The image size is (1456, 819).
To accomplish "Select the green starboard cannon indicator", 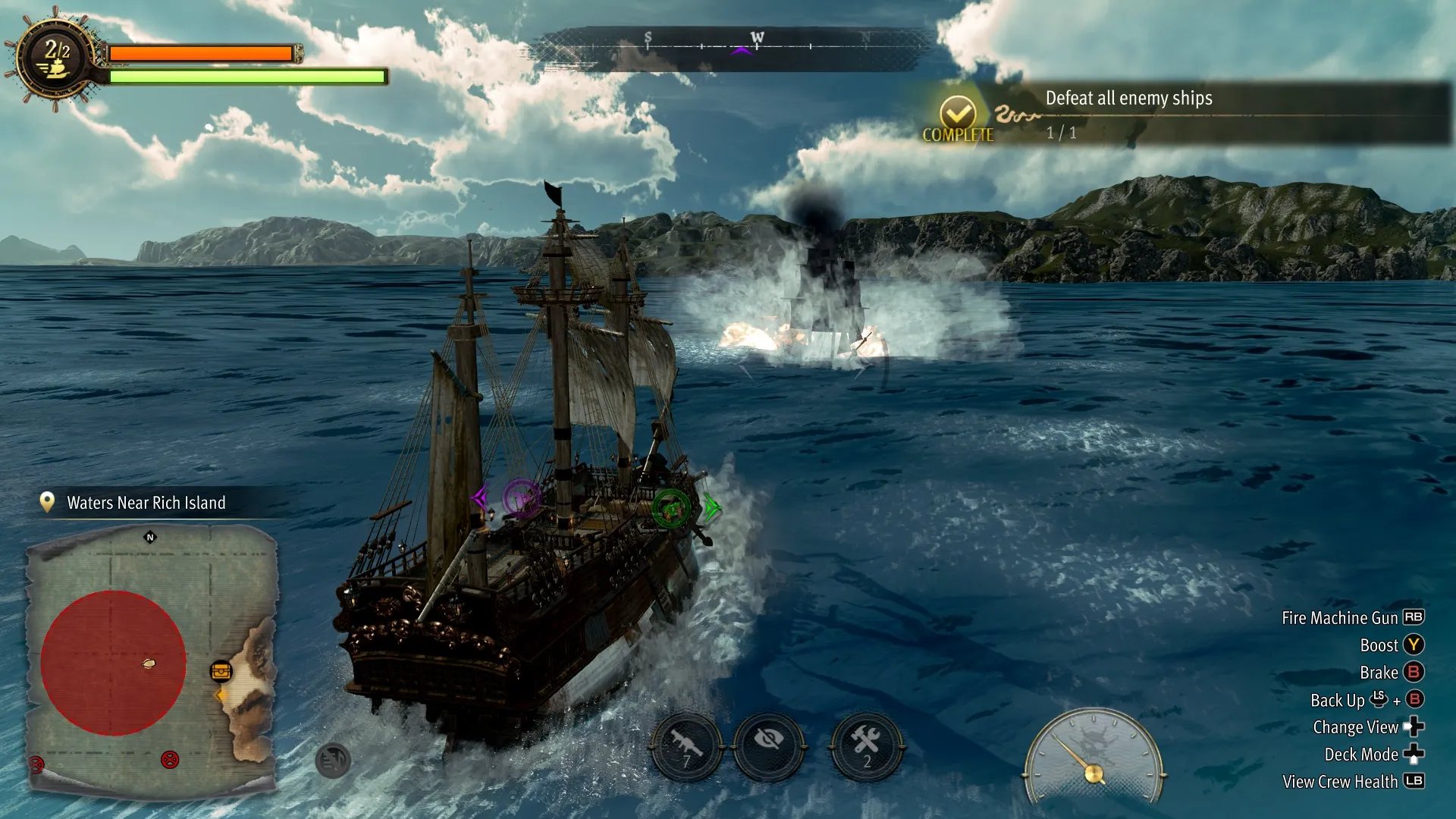I will [x=671, y=507].
